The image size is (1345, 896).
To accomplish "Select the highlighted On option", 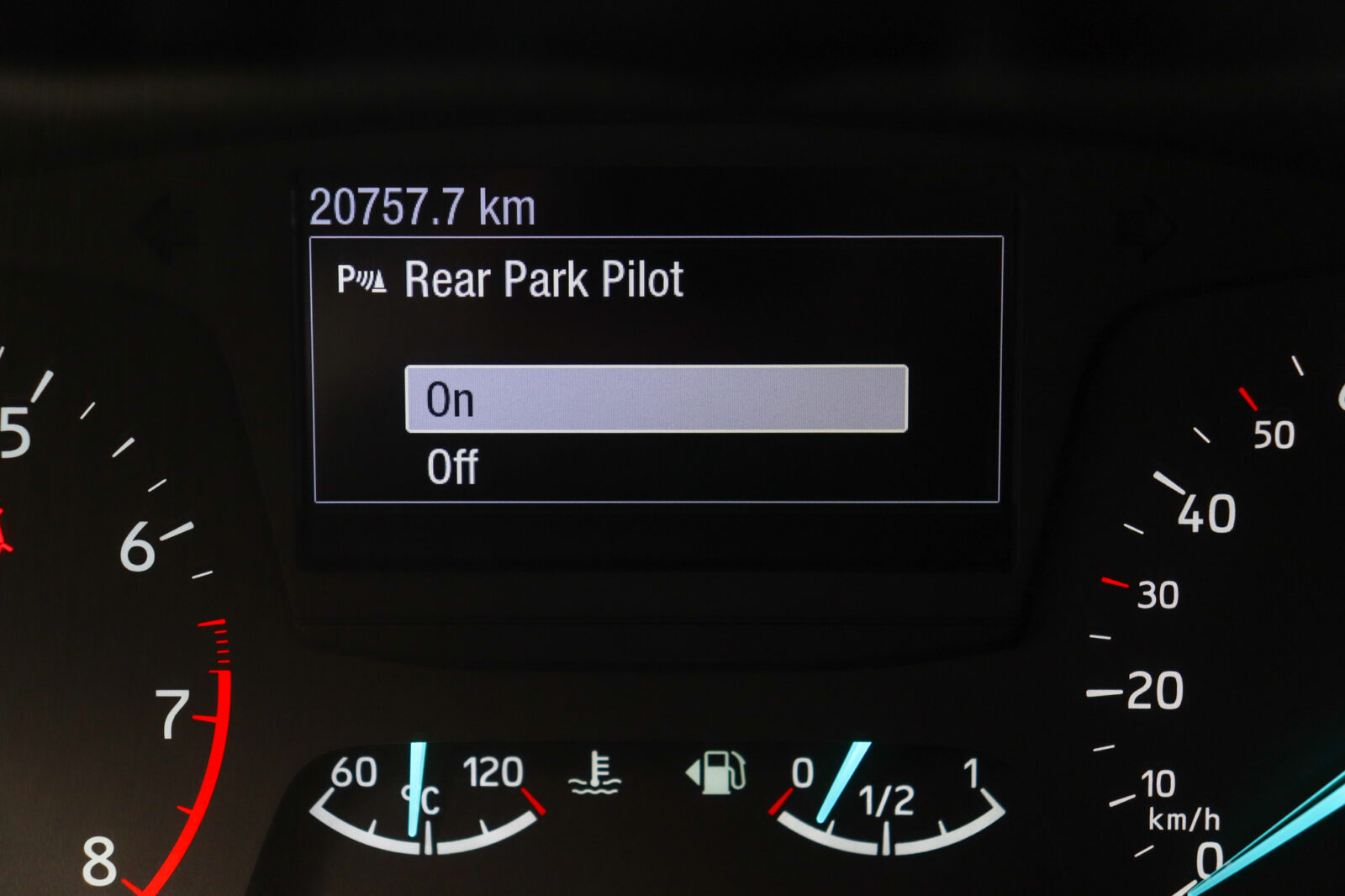I will pyautogui.click(x=656, y=399).
